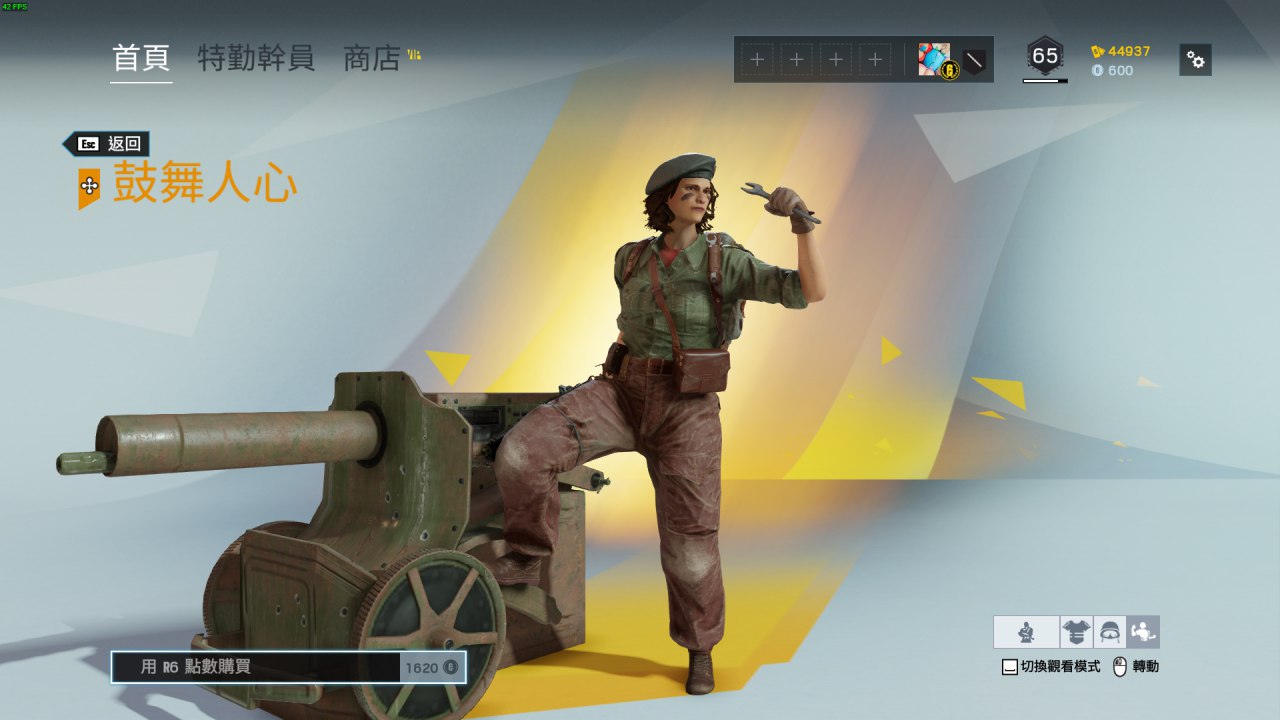The height and width of the screenshot is (720, 1280).
Task: Open the player profile avatar
Action: point(934,60)
